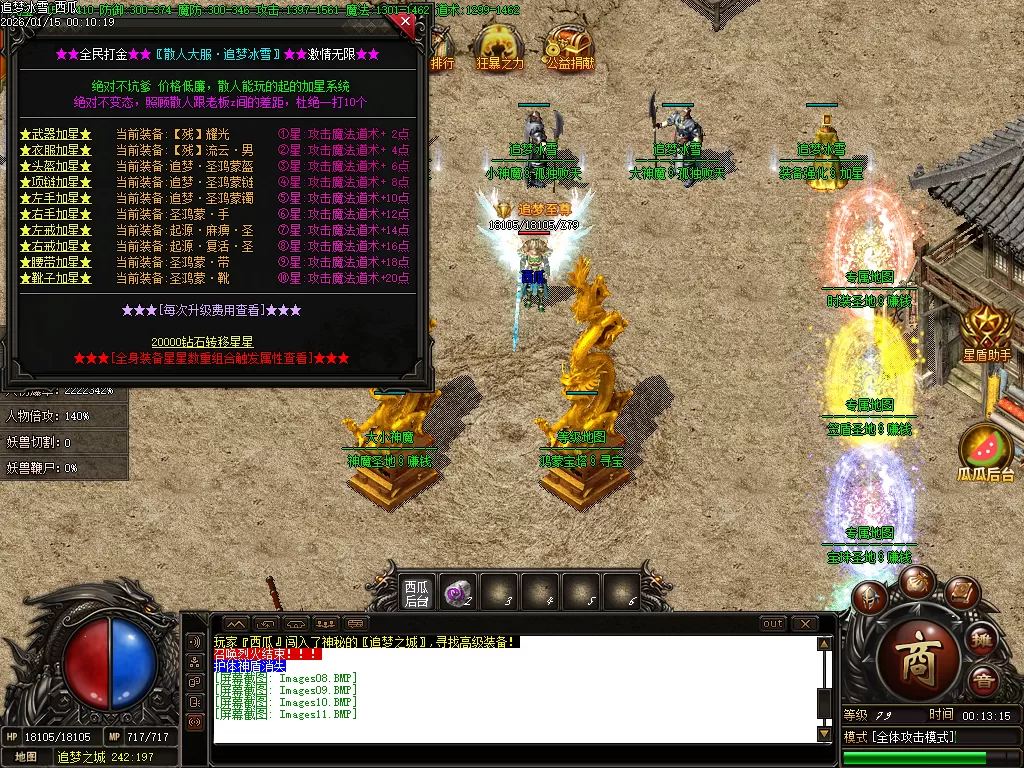Select the 项链加星 necklace star upgrade
The image size is (1024, 768).
(x=56, y=182)
